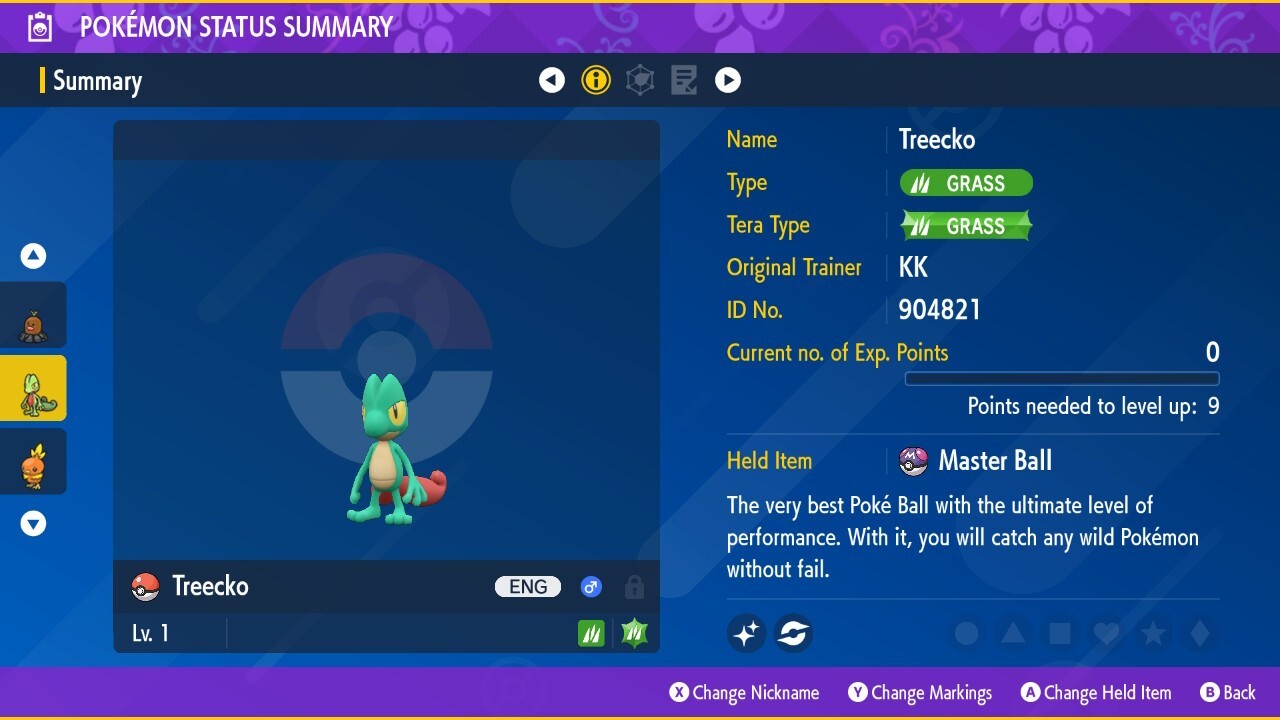Click the left arrow to previous page
Image resolution: width=1280 pixels, height=720 pixels.
[552, 80]
